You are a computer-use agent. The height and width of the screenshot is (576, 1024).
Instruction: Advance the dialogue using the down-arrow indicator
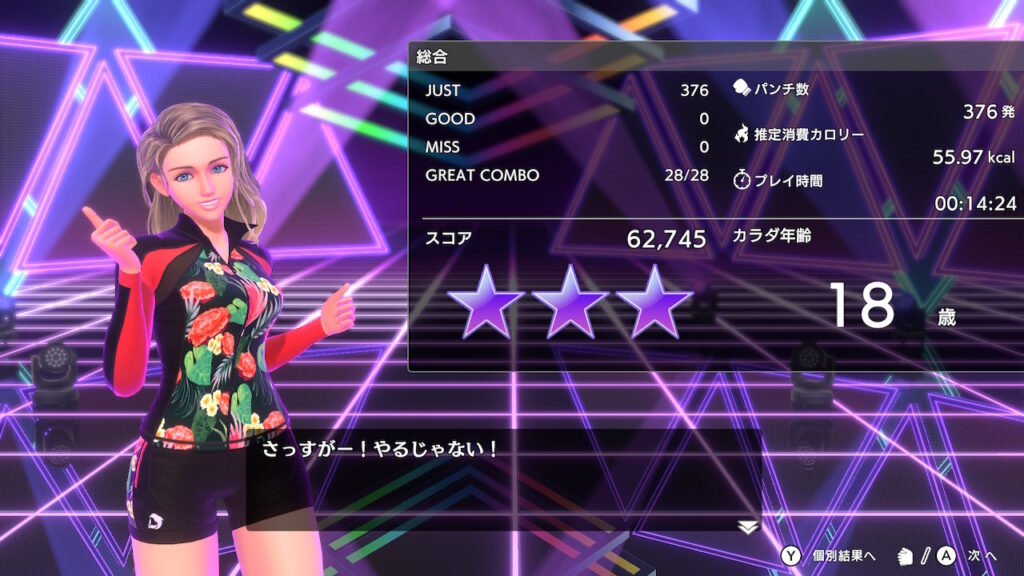tap(748, 527)
